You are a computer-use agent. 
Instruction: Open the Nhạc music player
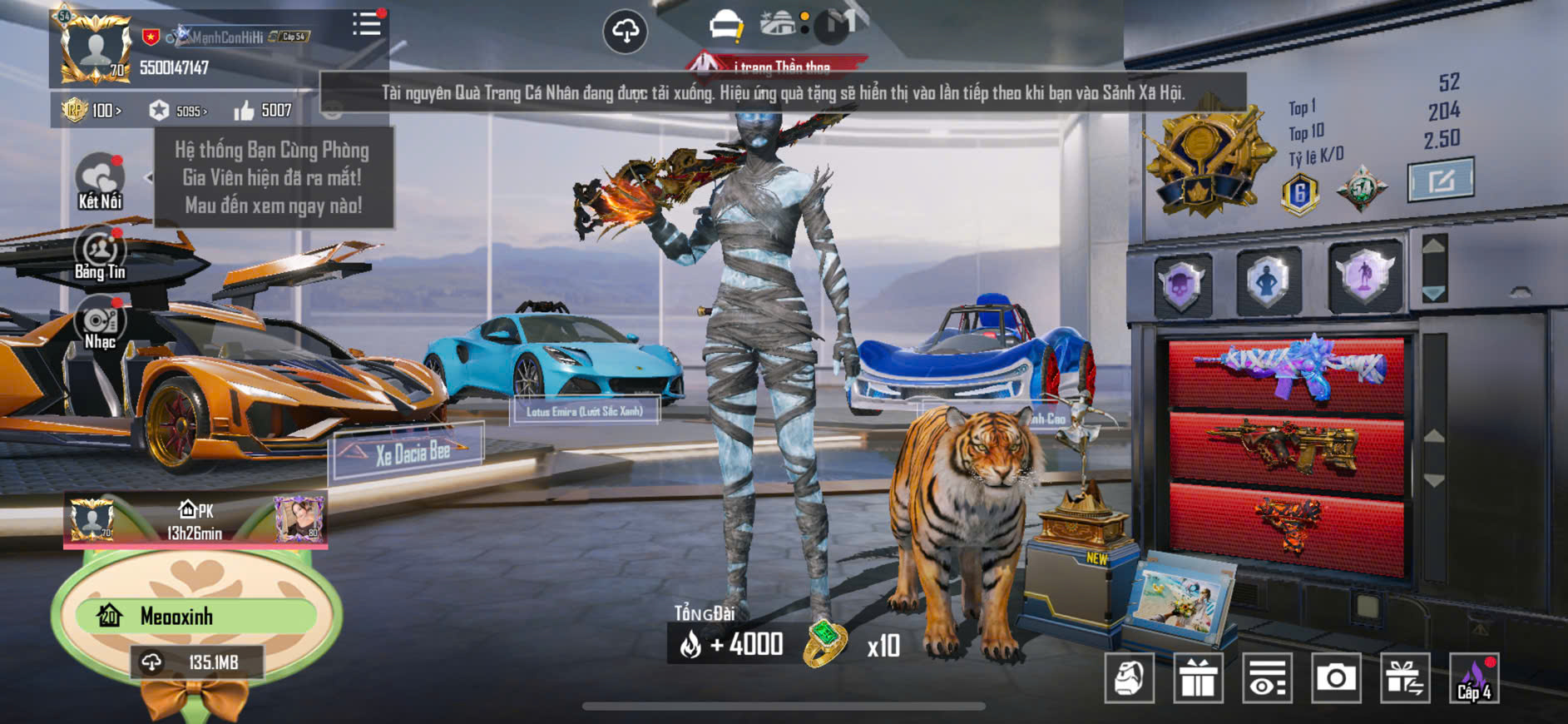click(x=100, y=324)
